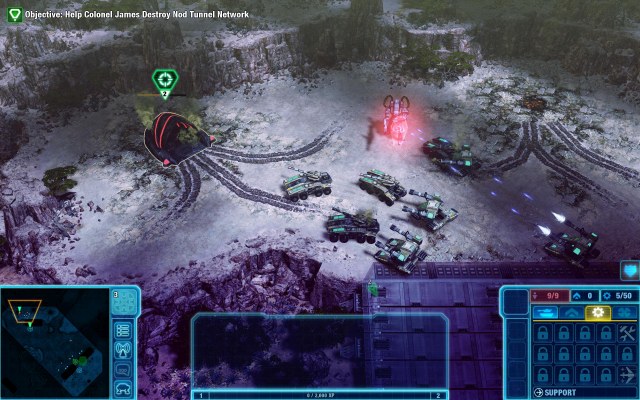
Task: Click the objective tracker shield icon
Action: click(13, 14)
